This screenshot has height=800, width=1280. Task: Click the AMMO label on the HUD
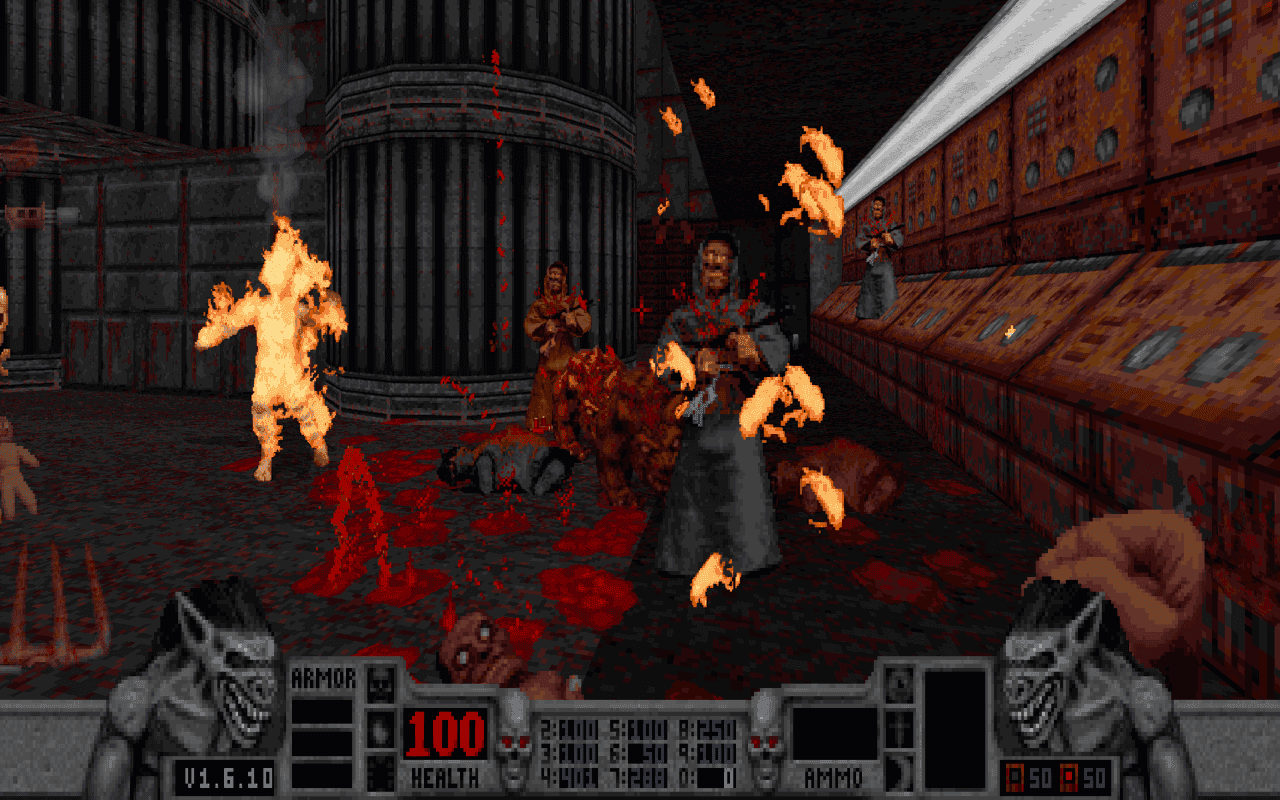(x=833, y=777)
